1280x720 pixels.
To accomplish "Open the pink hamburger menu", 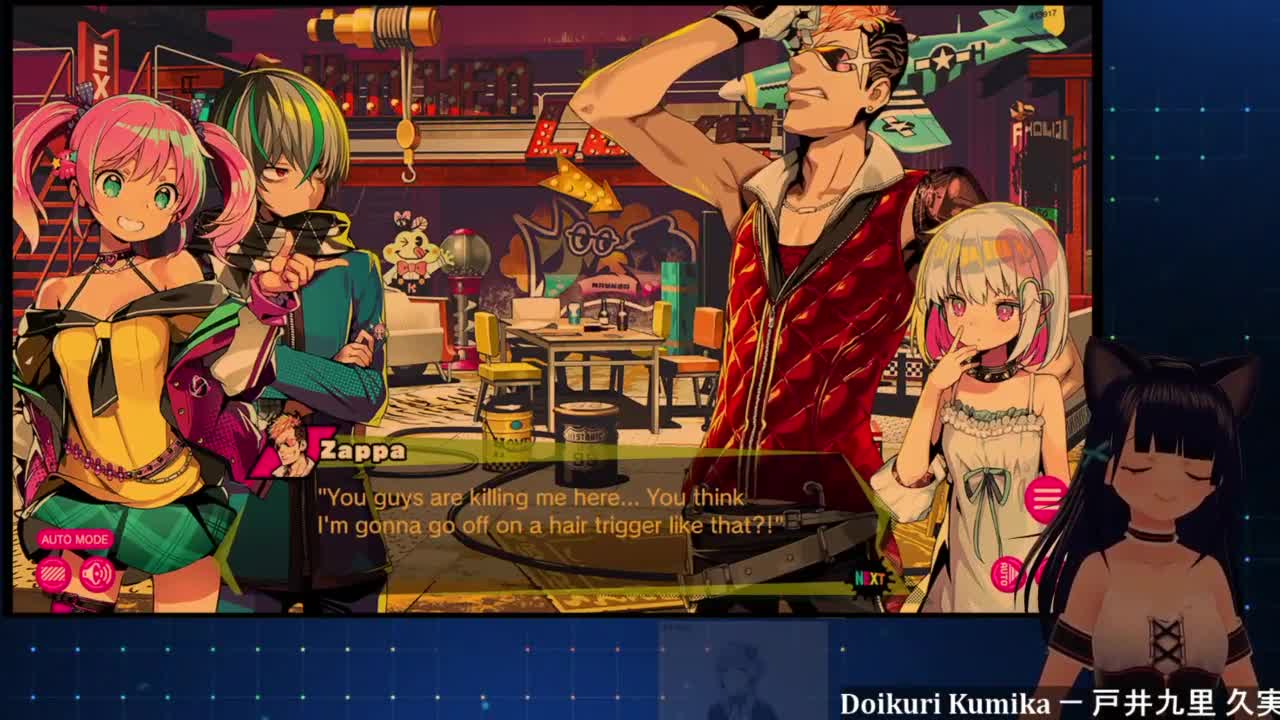I will pyautogui.click(x=1045, y=498).
